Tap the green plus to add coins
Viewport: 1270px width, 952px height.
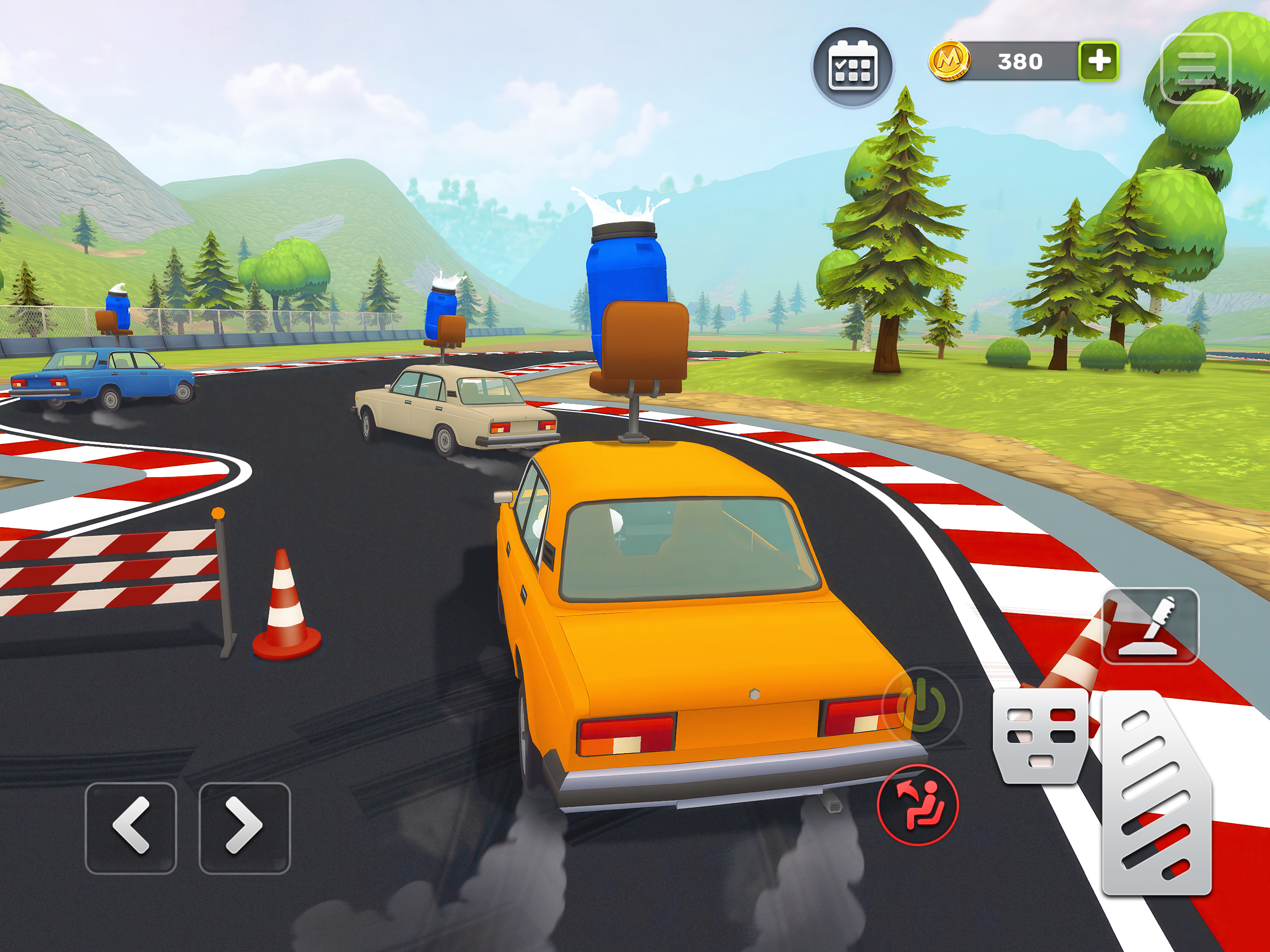pyautogui.click(x=1098, y=61)
